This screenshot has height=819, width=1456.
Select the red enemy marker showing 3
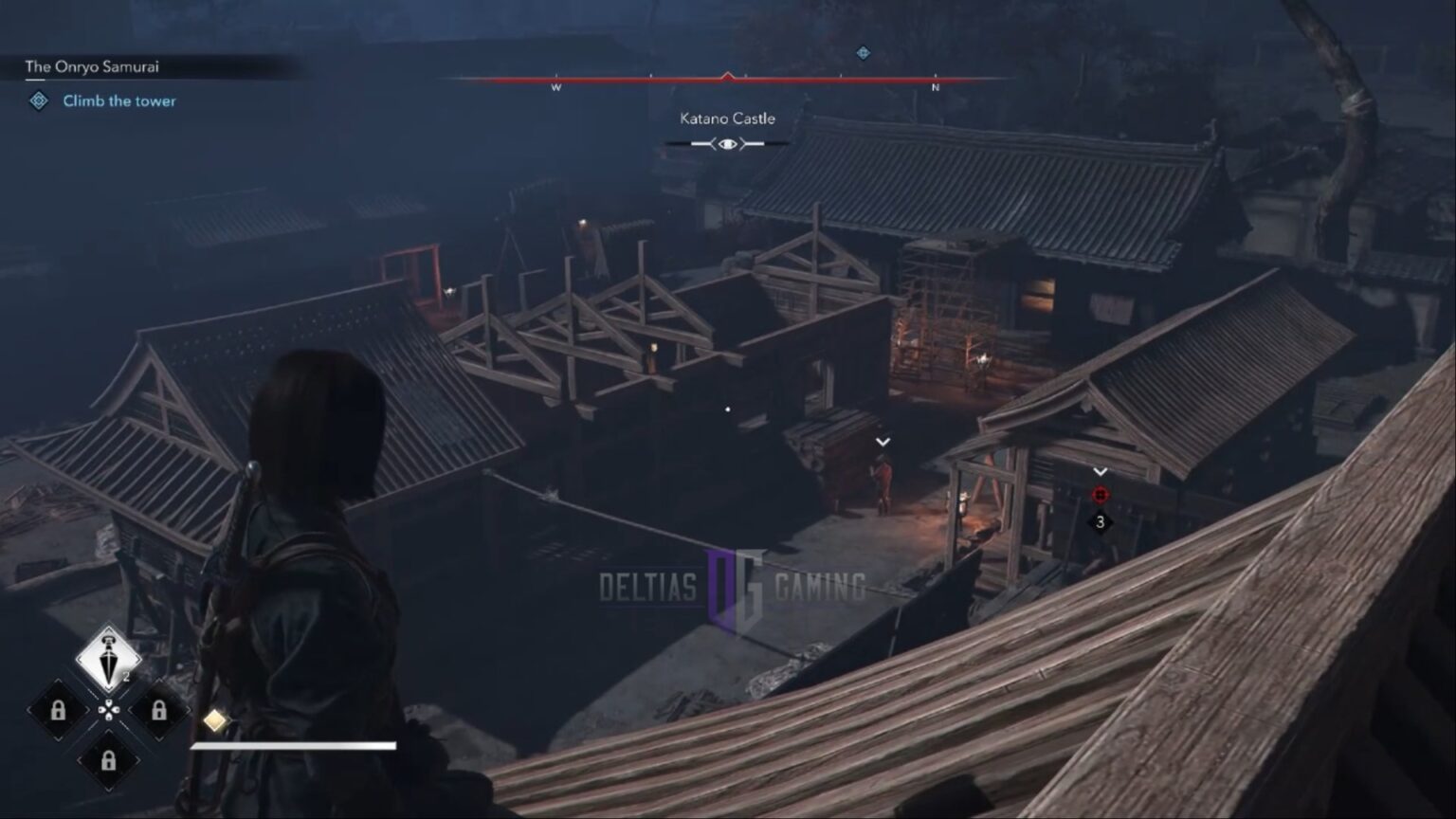coord(1100,492)
